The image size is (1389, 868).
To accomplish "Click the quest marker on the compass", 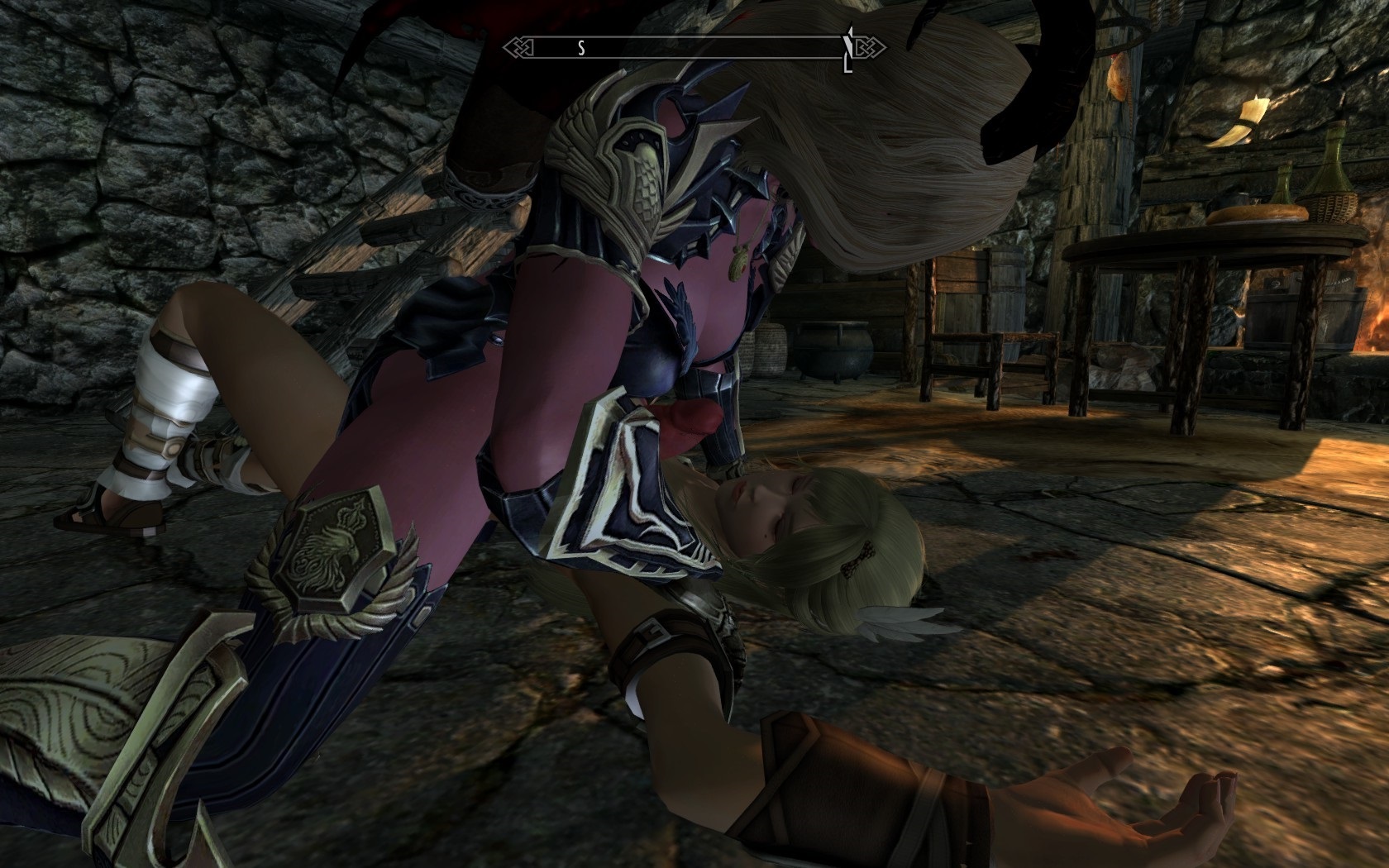I will coord(847,49).
